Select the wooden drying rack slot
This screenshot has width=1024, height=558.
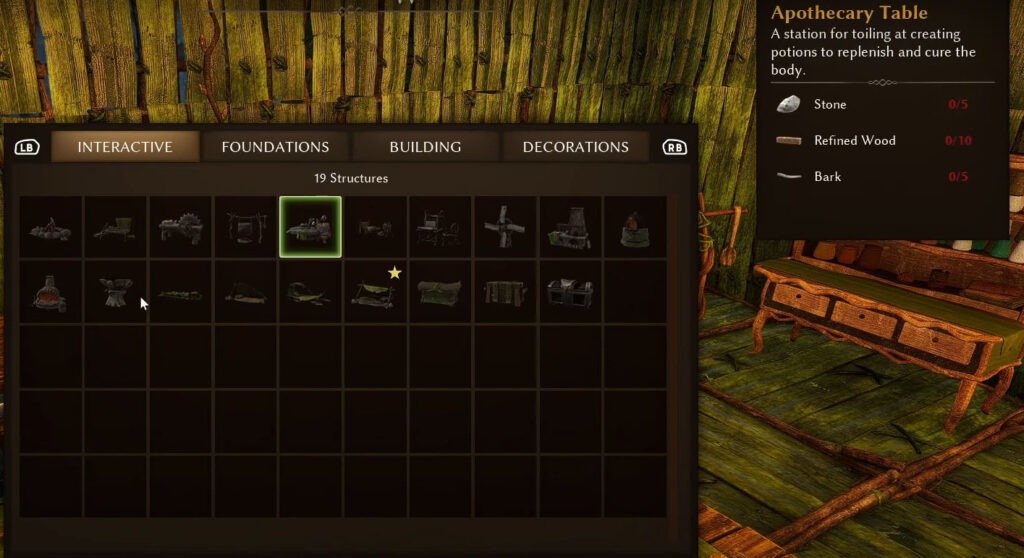(x=505, y=292)
